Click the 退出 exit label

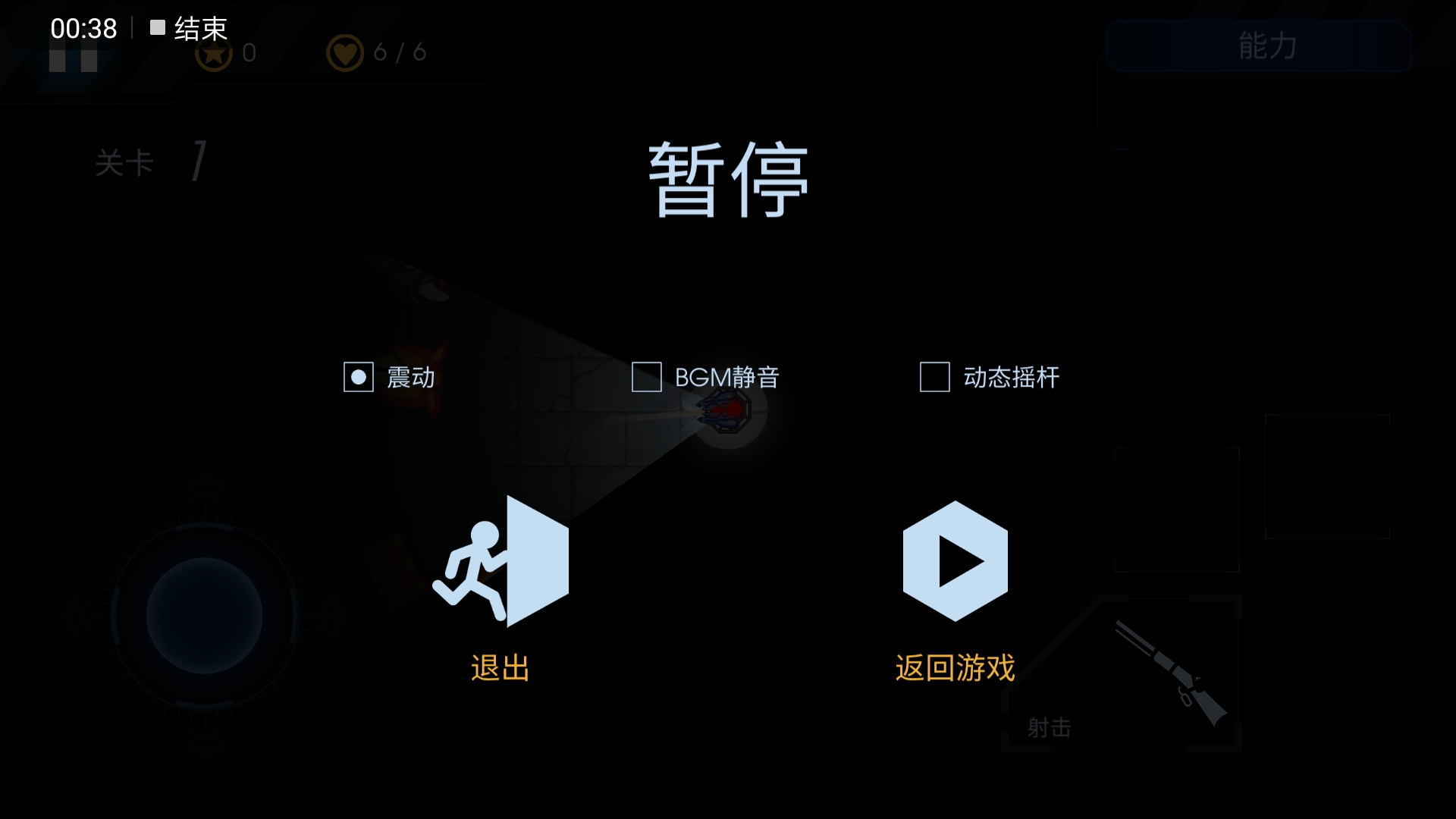point(500,667)
